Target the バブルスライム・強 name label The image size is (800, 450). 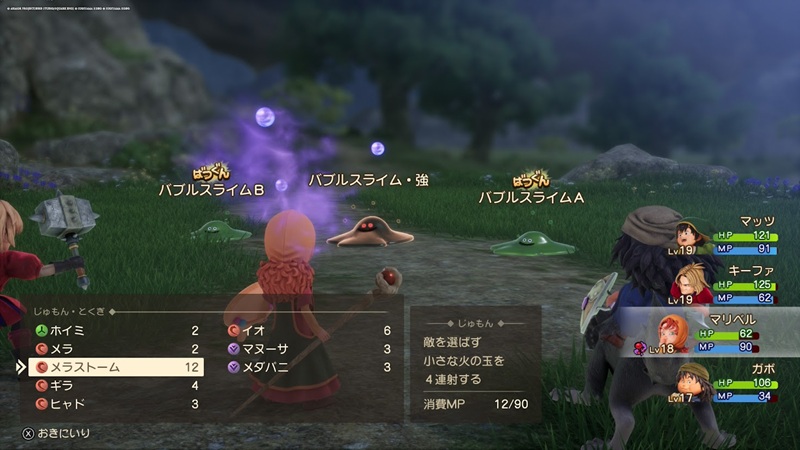[x=368, y=180]
